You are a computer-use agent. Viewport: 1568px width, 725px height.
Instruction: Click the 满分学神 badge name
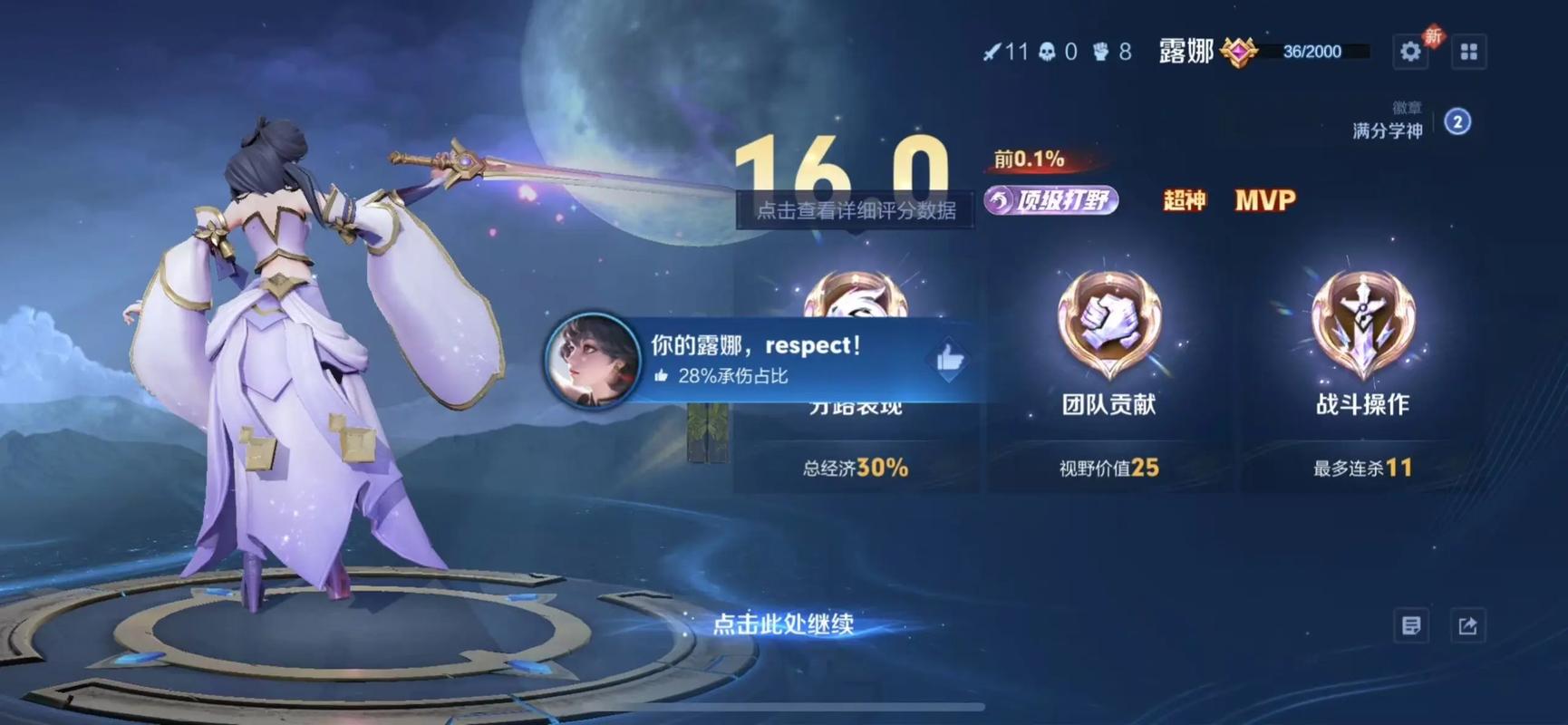(1387, 130)
